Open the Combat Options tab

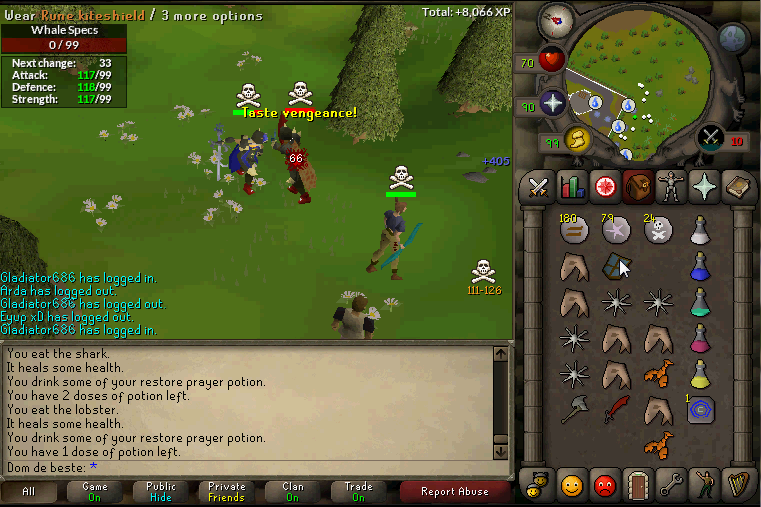point(540,187)
